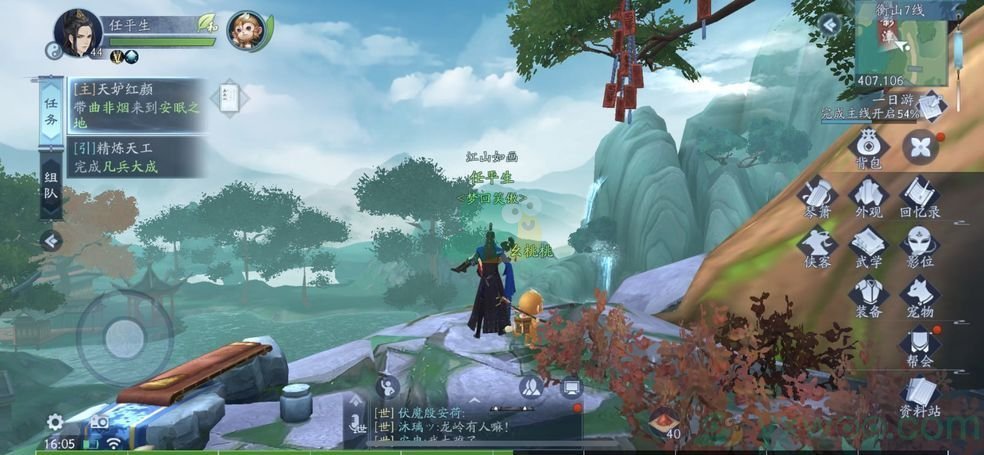
Task: Open the 帮会 guild menu
Action: (919, 347)
